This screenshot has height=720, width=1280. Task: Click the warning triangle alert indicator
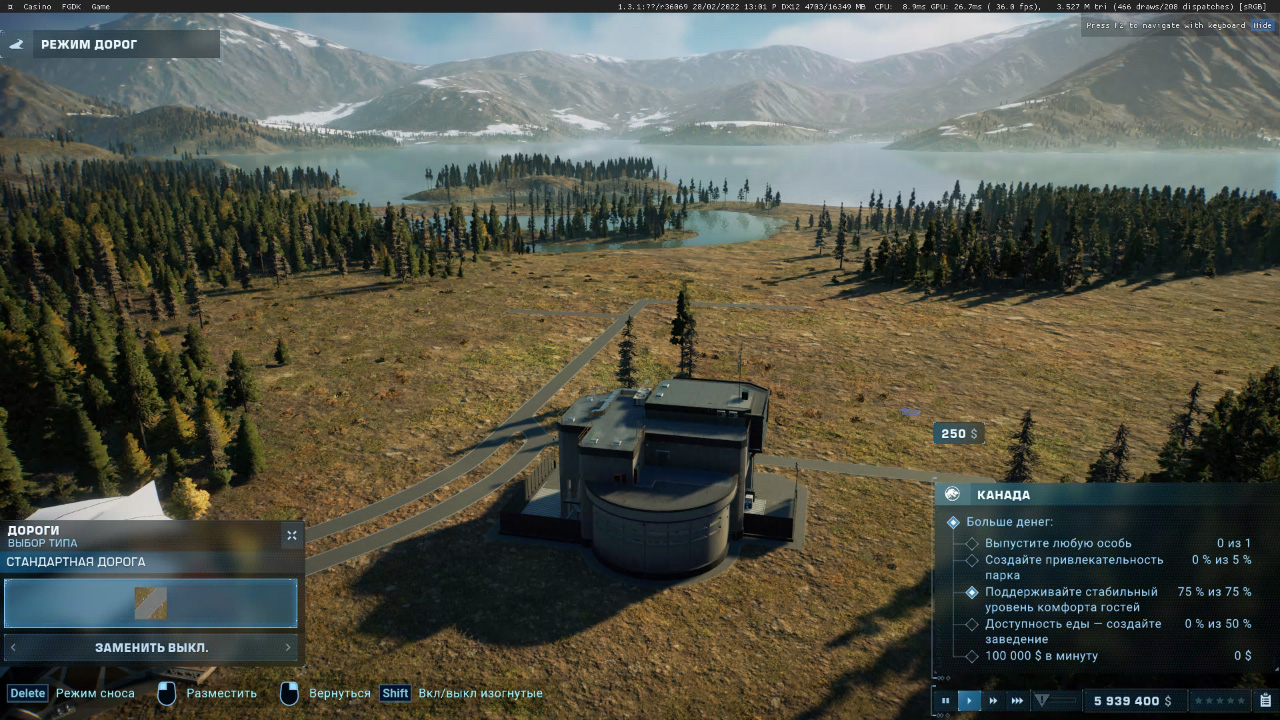[1042, 701]
